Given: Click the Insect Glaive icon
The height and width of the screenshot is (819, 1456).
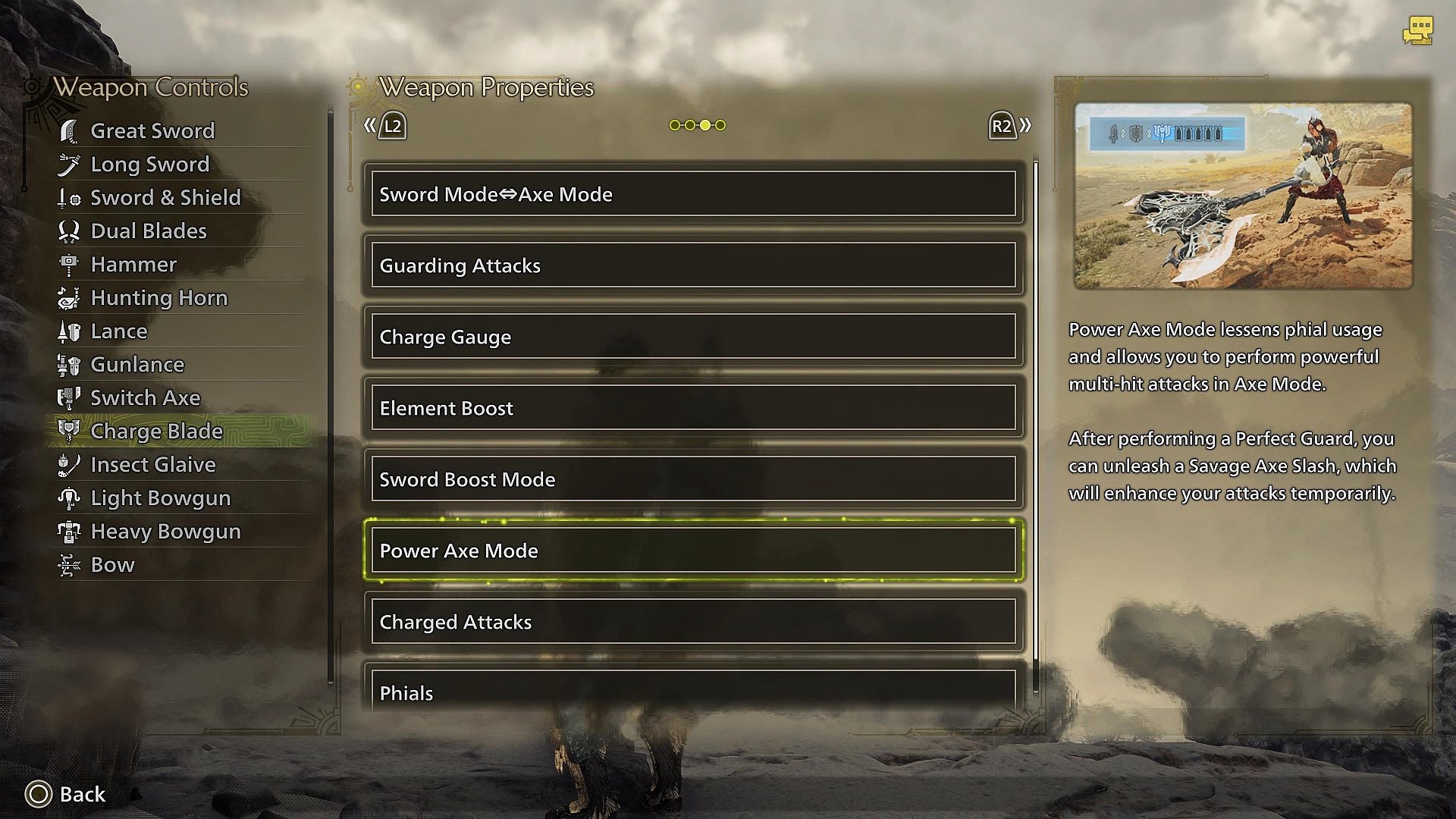Looking at the screenshot, I should [x=71, y=464].
